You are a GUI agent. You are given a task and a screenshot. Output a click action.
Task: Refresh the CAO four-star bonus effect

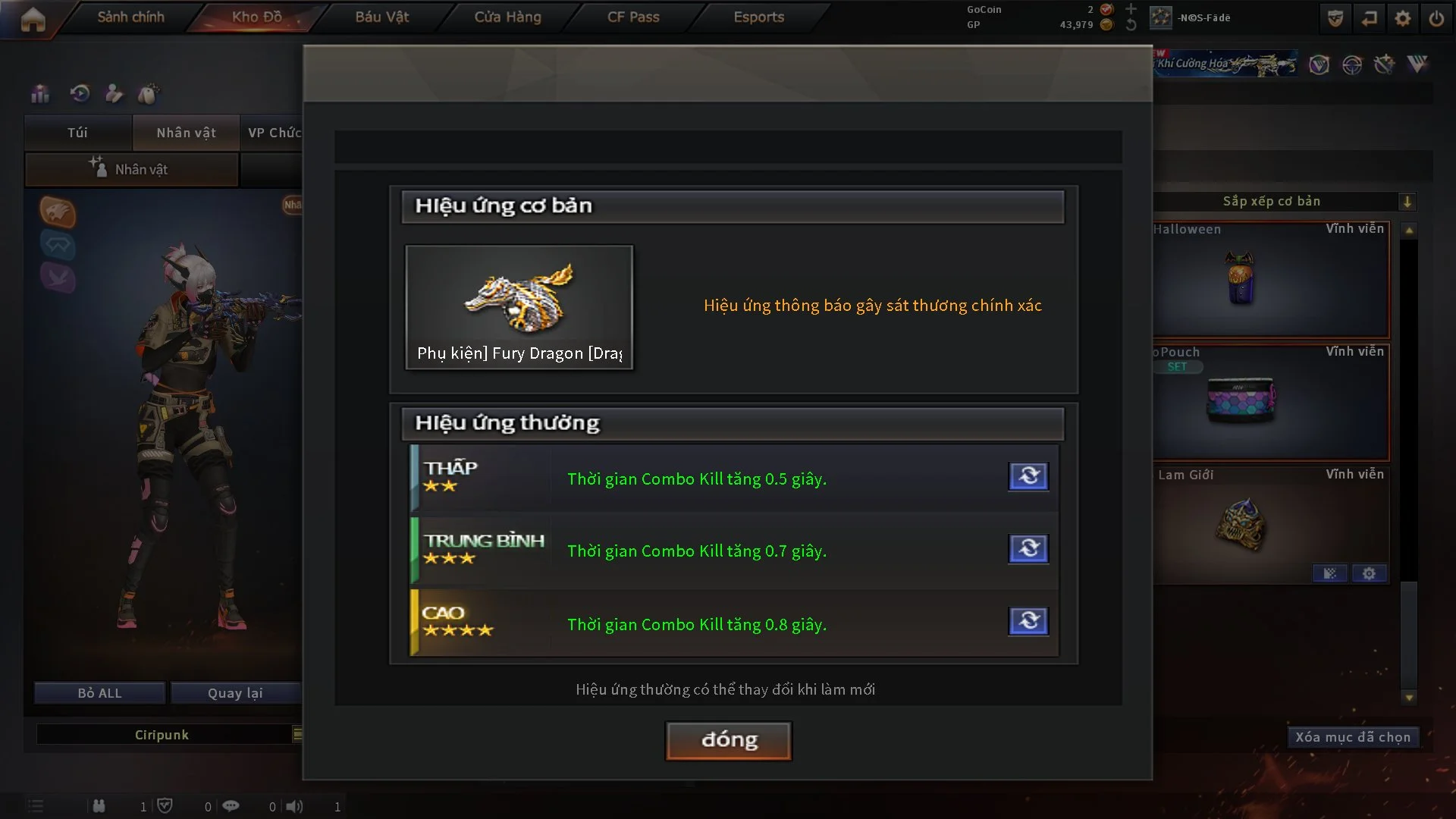[x=1028, y=621]
